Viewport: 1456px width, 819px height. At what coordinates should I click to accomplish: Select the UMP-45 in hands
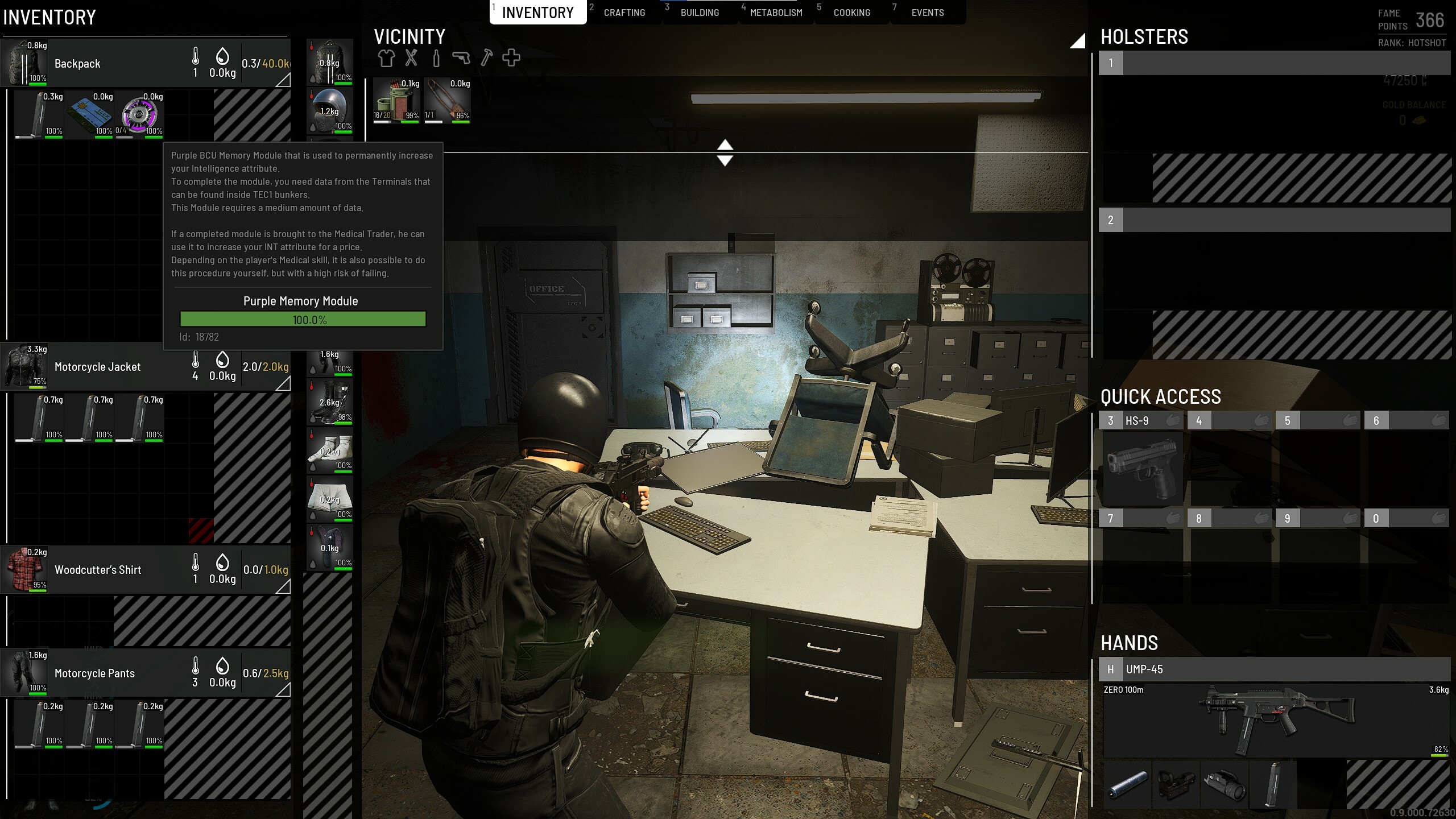(1274, 719)
